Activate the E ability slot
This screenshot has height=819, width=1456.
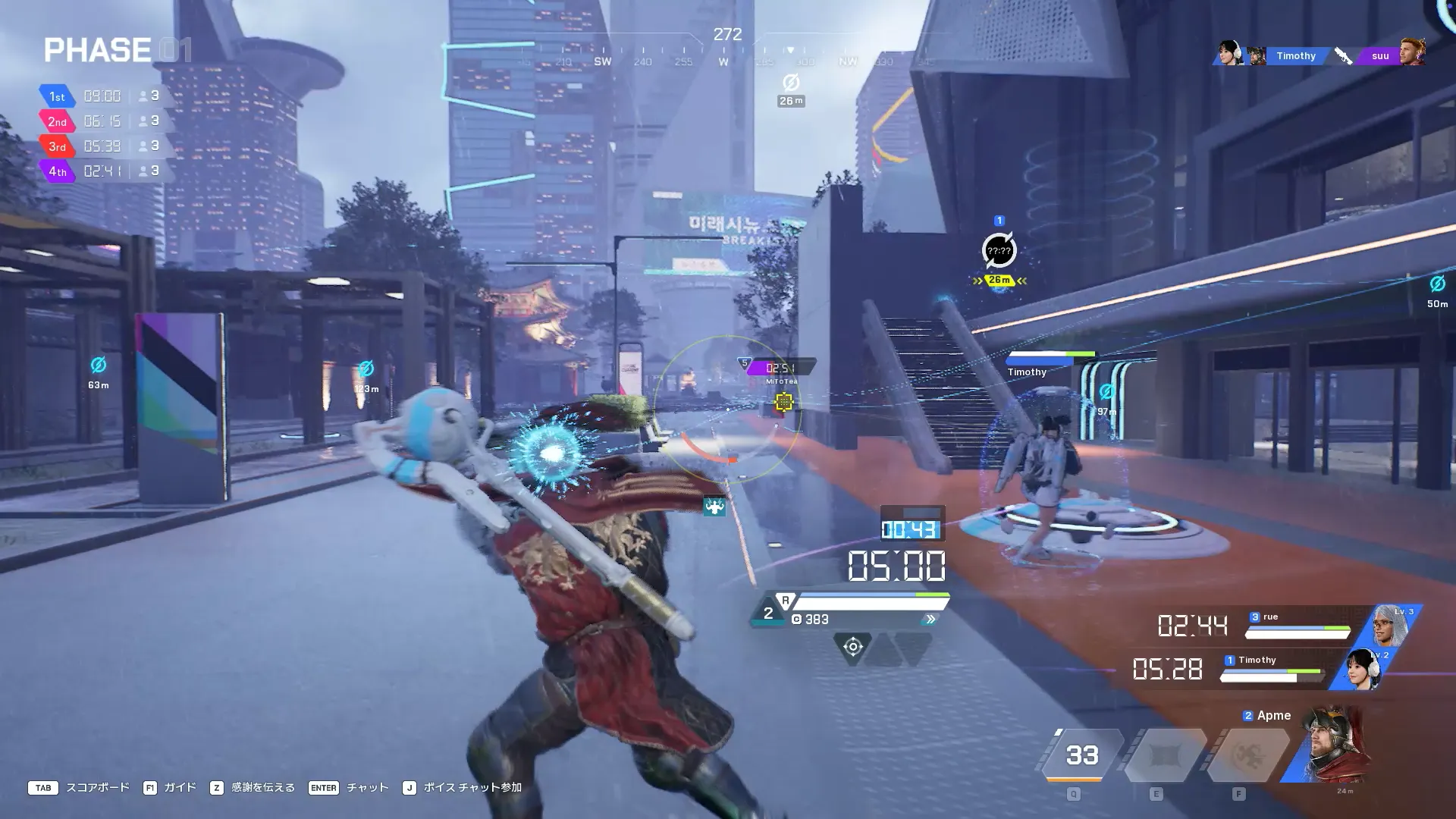(1164, 755)
